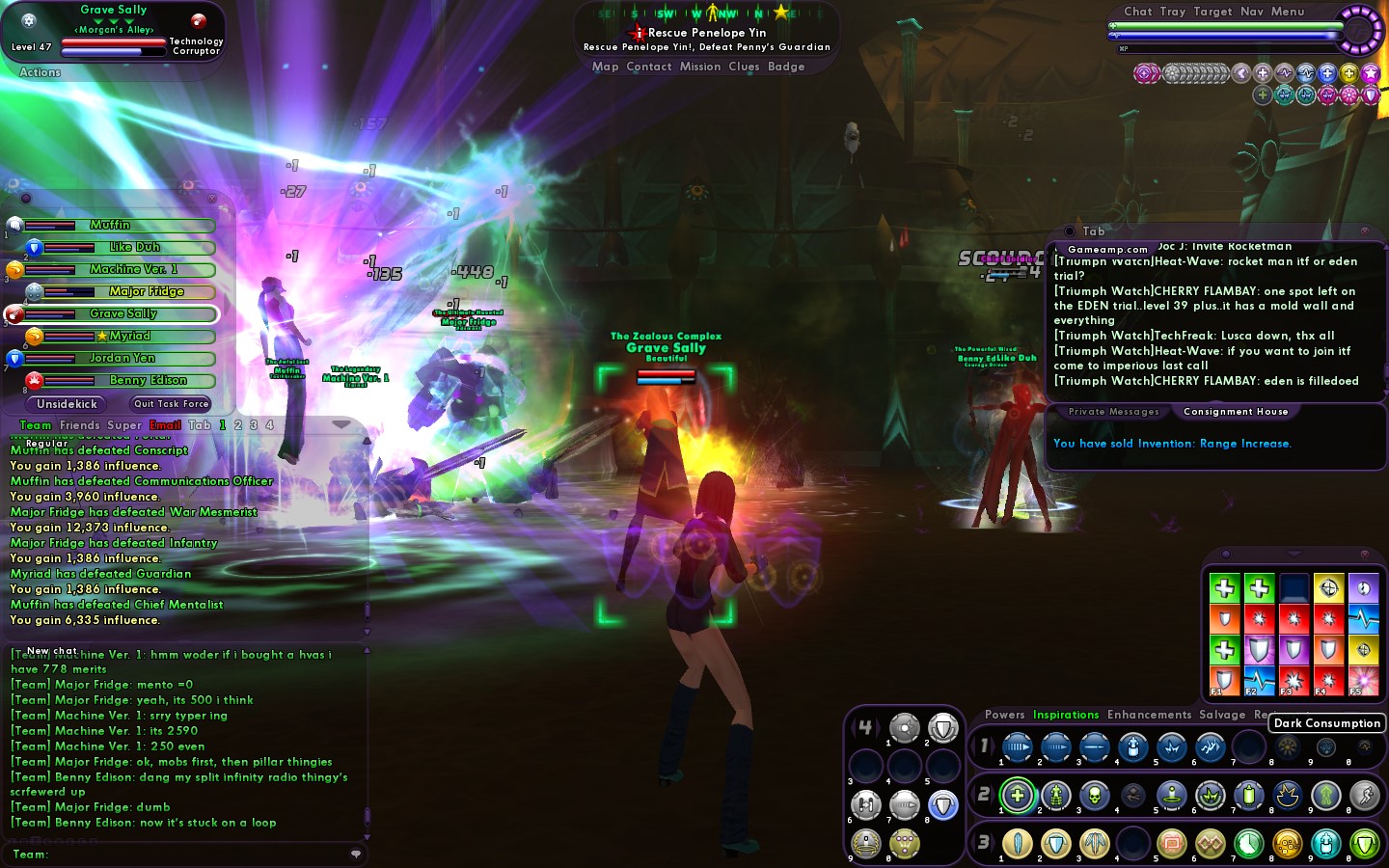1389x868 pixels.
Task: Quit Task Force button
Action: pos(171,404)
